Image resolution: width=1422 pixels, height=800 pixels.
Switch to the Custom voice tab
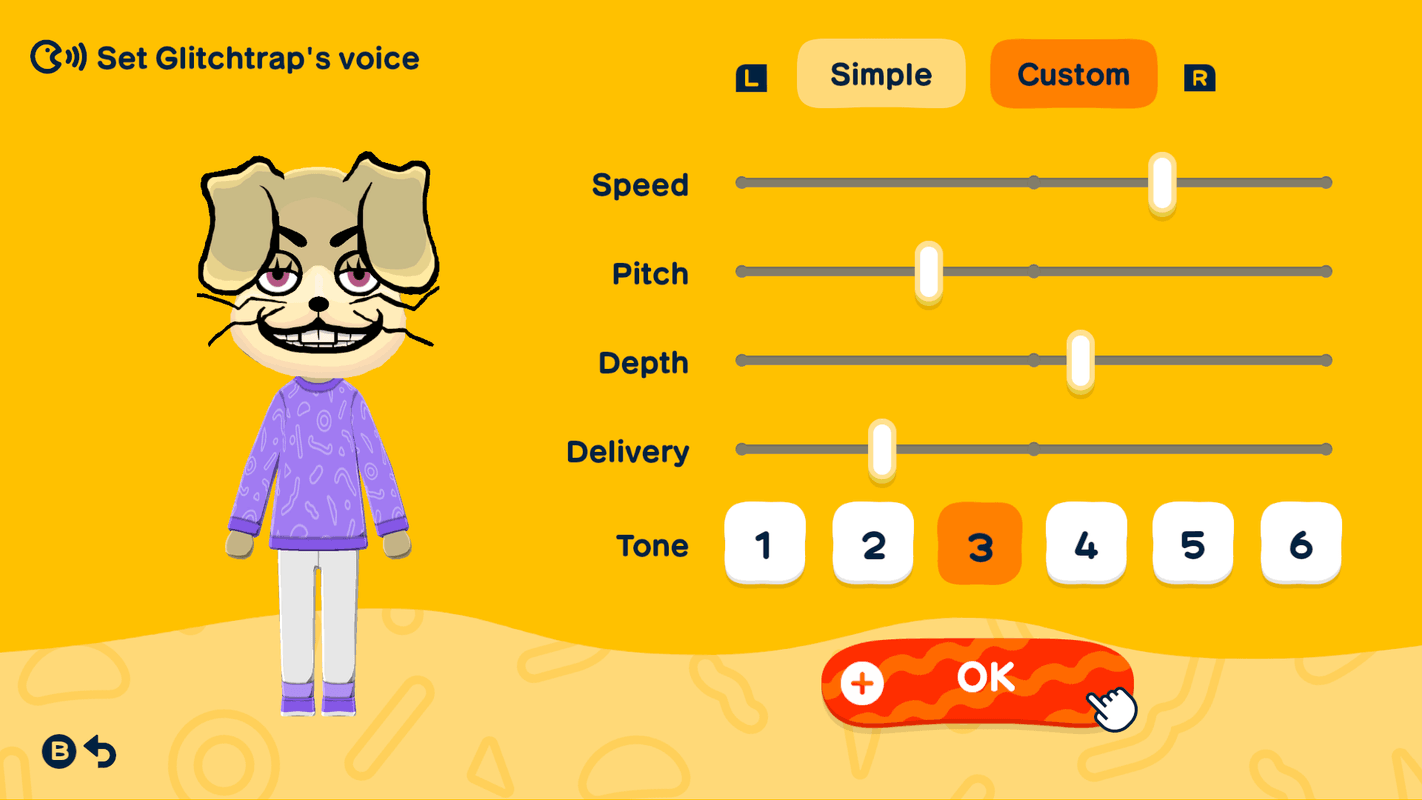pyautogui.click(x=1073, y=73)
